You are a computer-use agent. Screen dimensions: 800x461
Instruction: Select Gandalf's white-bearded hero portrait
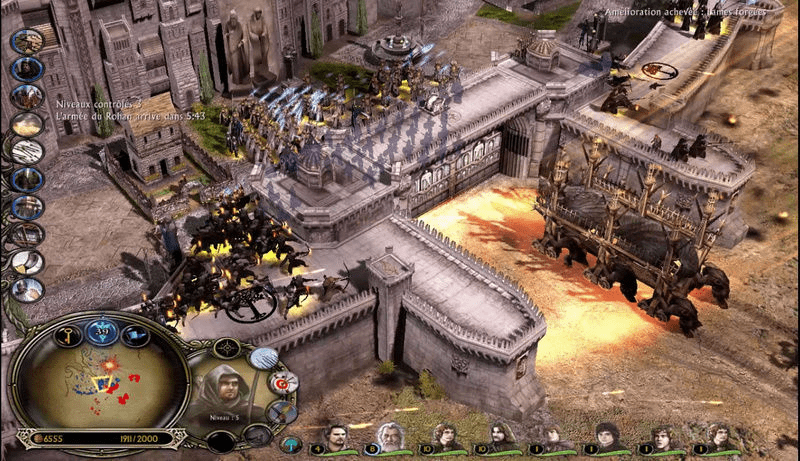click(393, 437)
